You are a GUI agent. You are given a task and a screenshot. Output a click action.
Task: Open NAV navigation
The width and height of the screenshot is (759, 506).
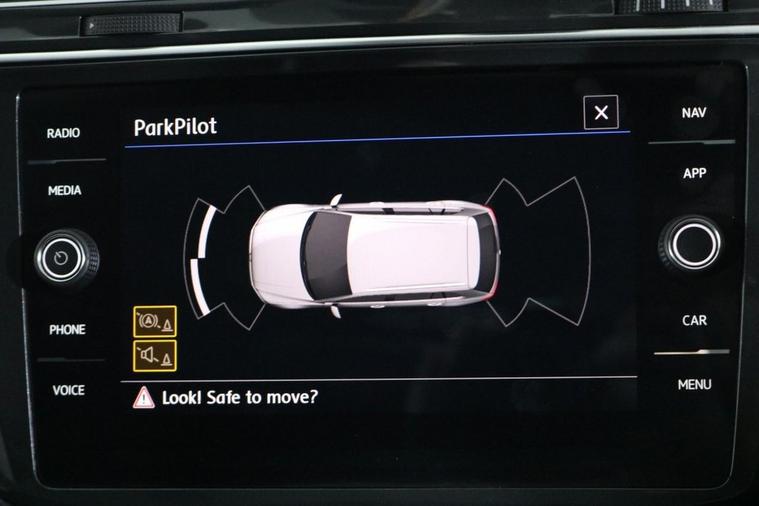pyautogui.click(x=694, y=113)
